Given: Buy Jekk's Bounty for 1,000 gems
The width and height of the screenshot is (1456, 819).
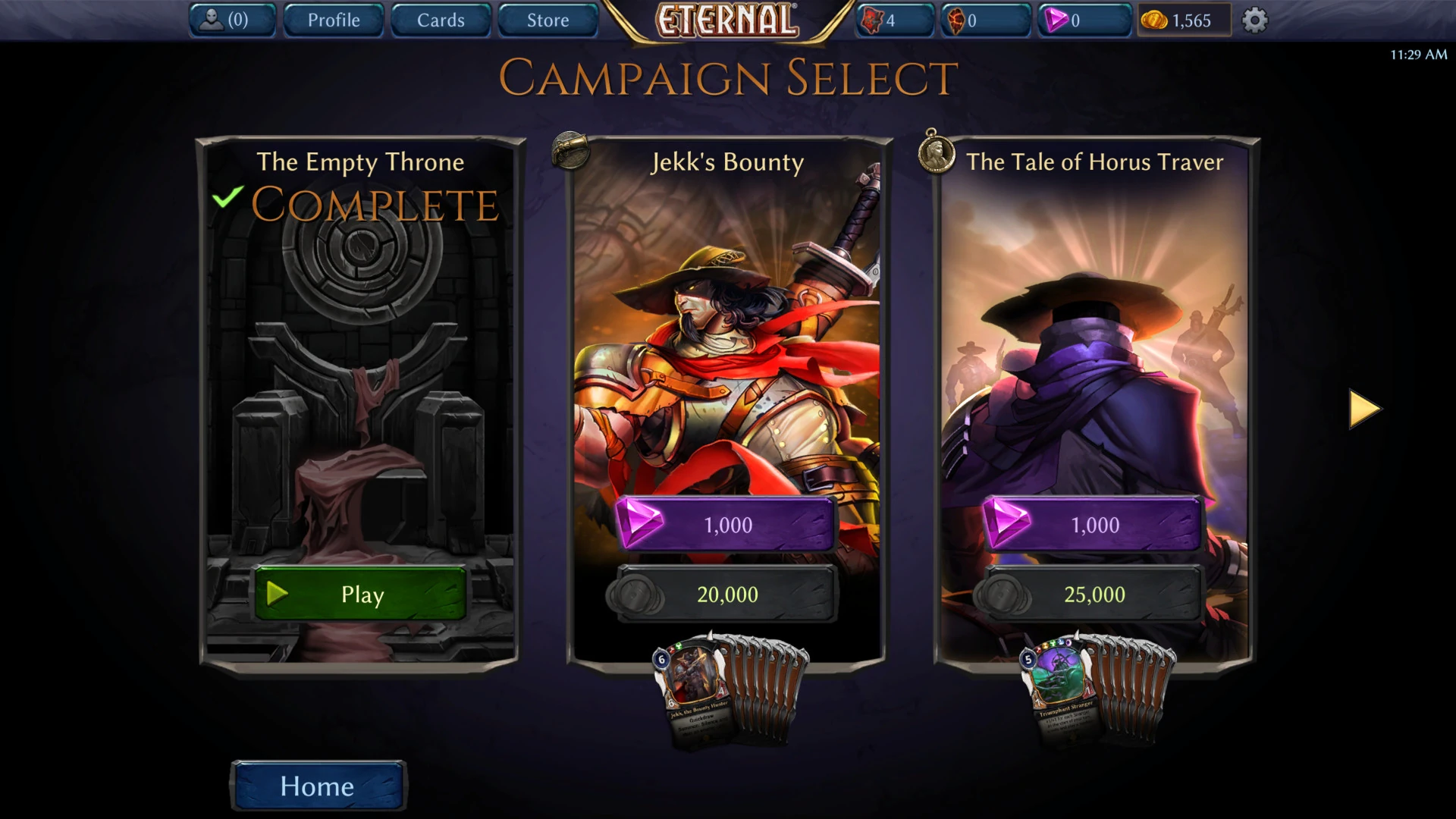Looking at the screenshot, I should pos(726,523).
